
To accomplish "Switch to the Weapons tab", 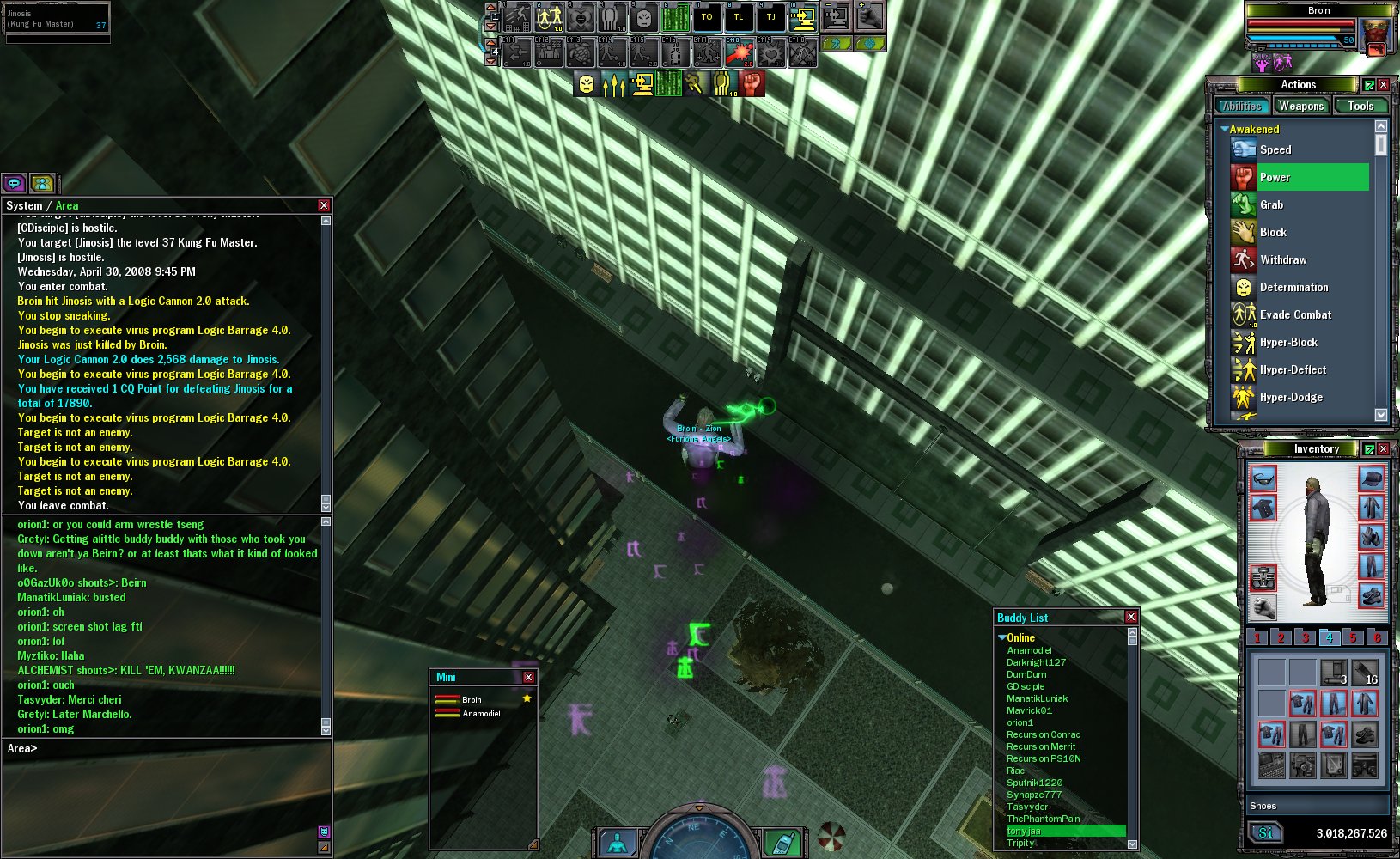I will tap(1300, 106).
